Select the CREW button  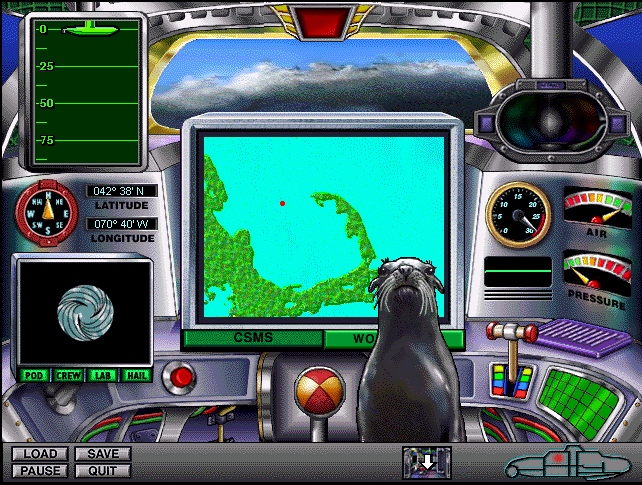(x=68, y=375)
